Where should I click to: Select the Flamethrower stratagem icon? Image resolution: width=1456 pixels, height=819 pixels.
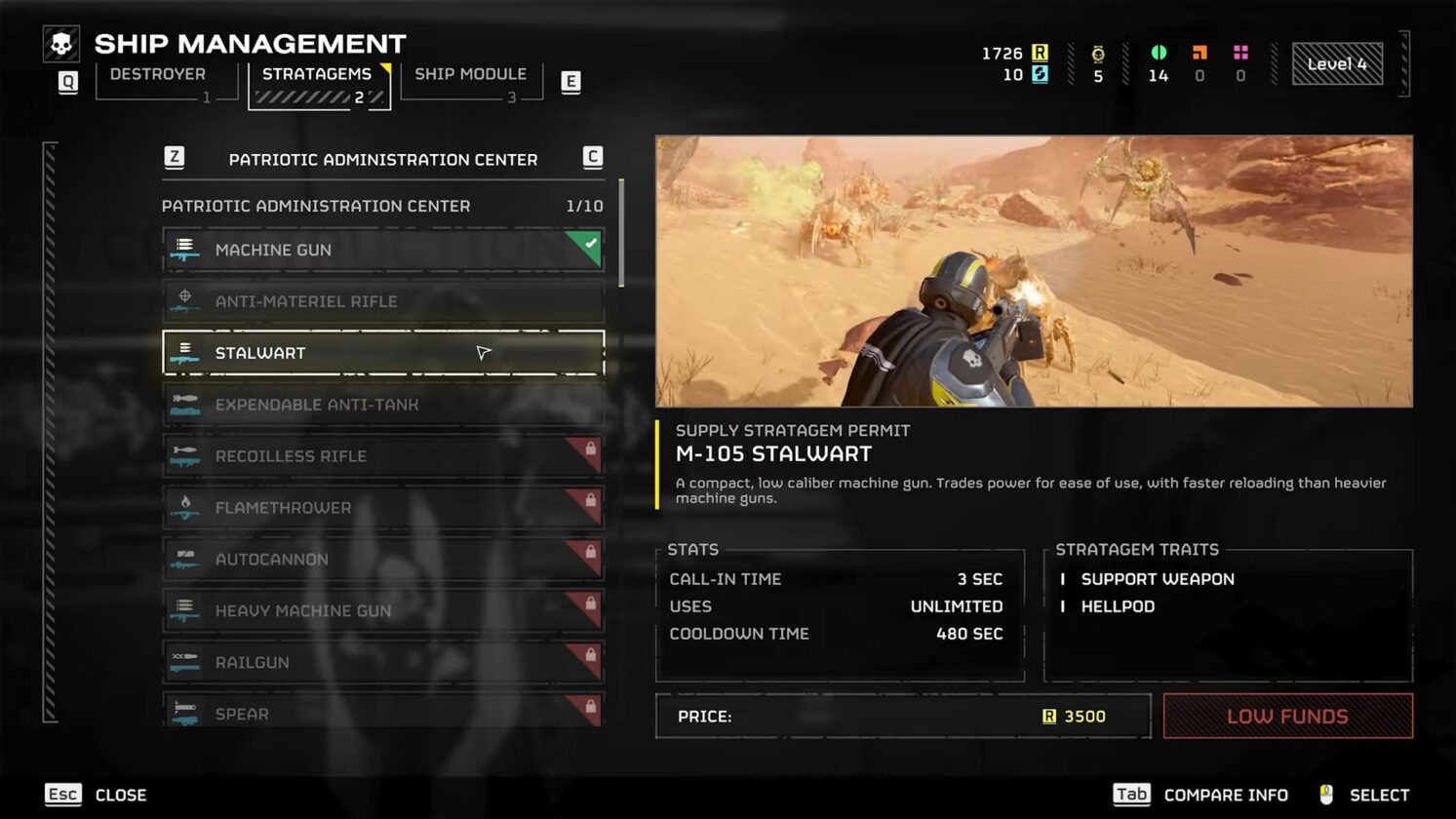185,507
